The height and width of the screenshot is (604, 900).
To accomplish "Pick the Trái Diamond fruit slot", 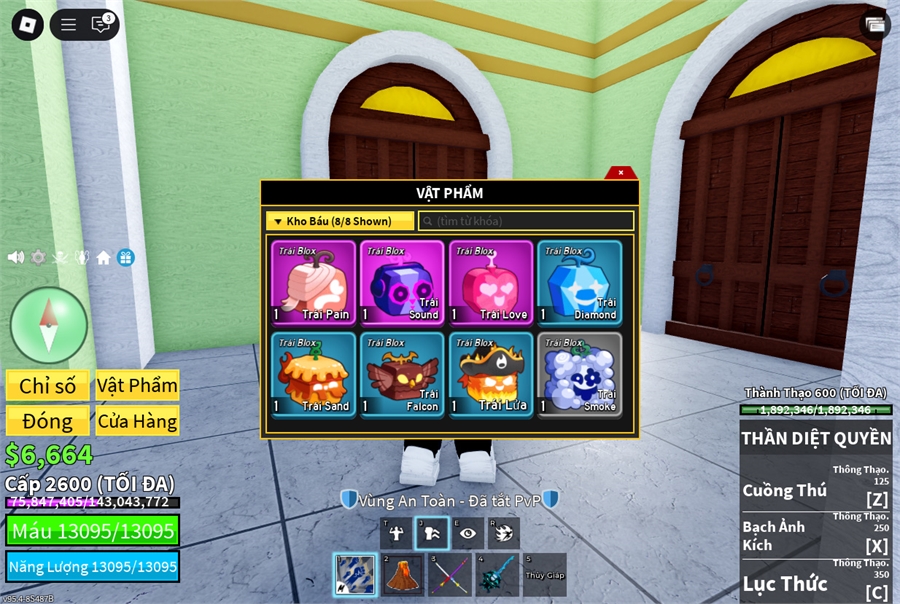I will coord(579,282).
